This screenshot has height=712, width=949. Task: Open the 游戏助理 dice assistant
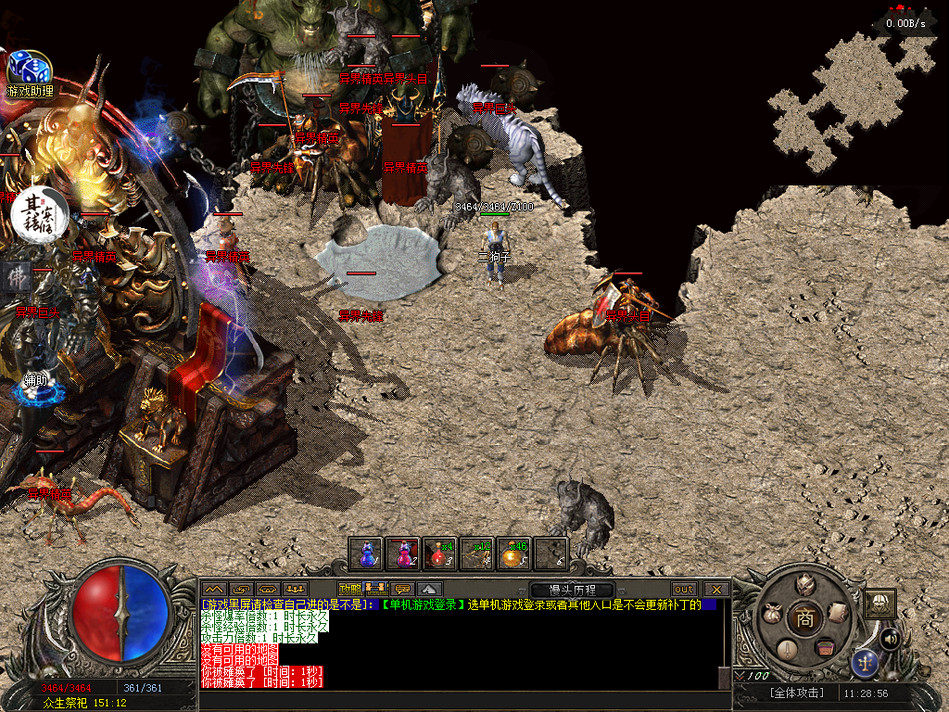point(29,70)
